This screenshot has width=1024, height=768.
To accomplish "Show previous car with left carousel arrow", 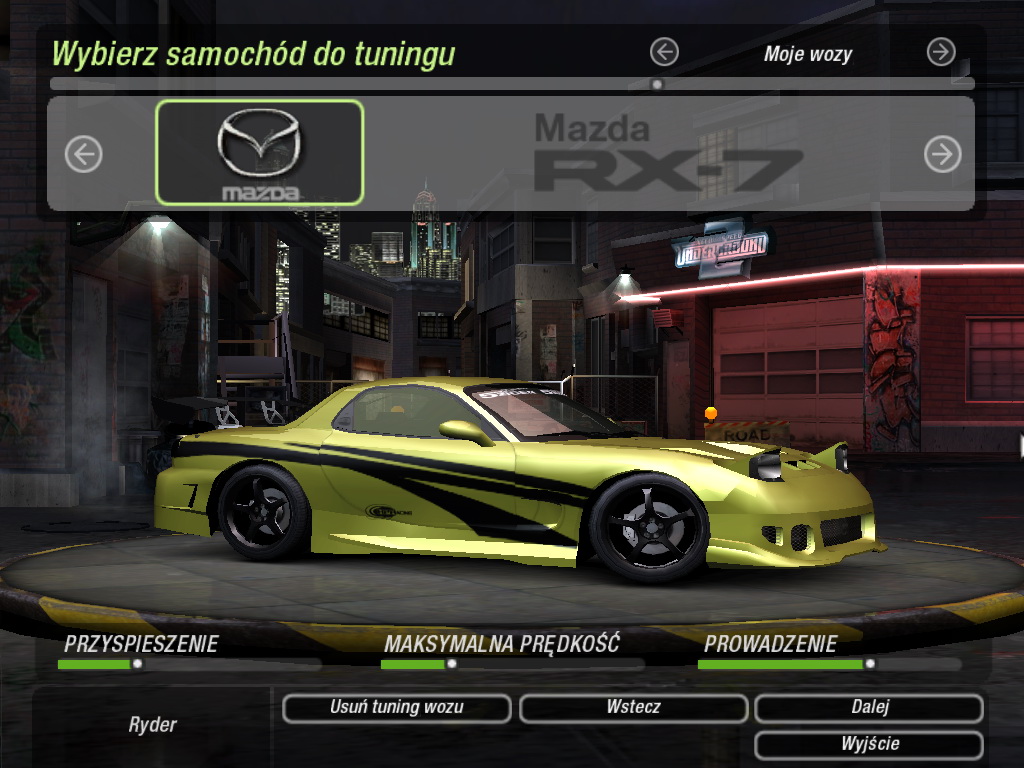I will coord(84,154).
